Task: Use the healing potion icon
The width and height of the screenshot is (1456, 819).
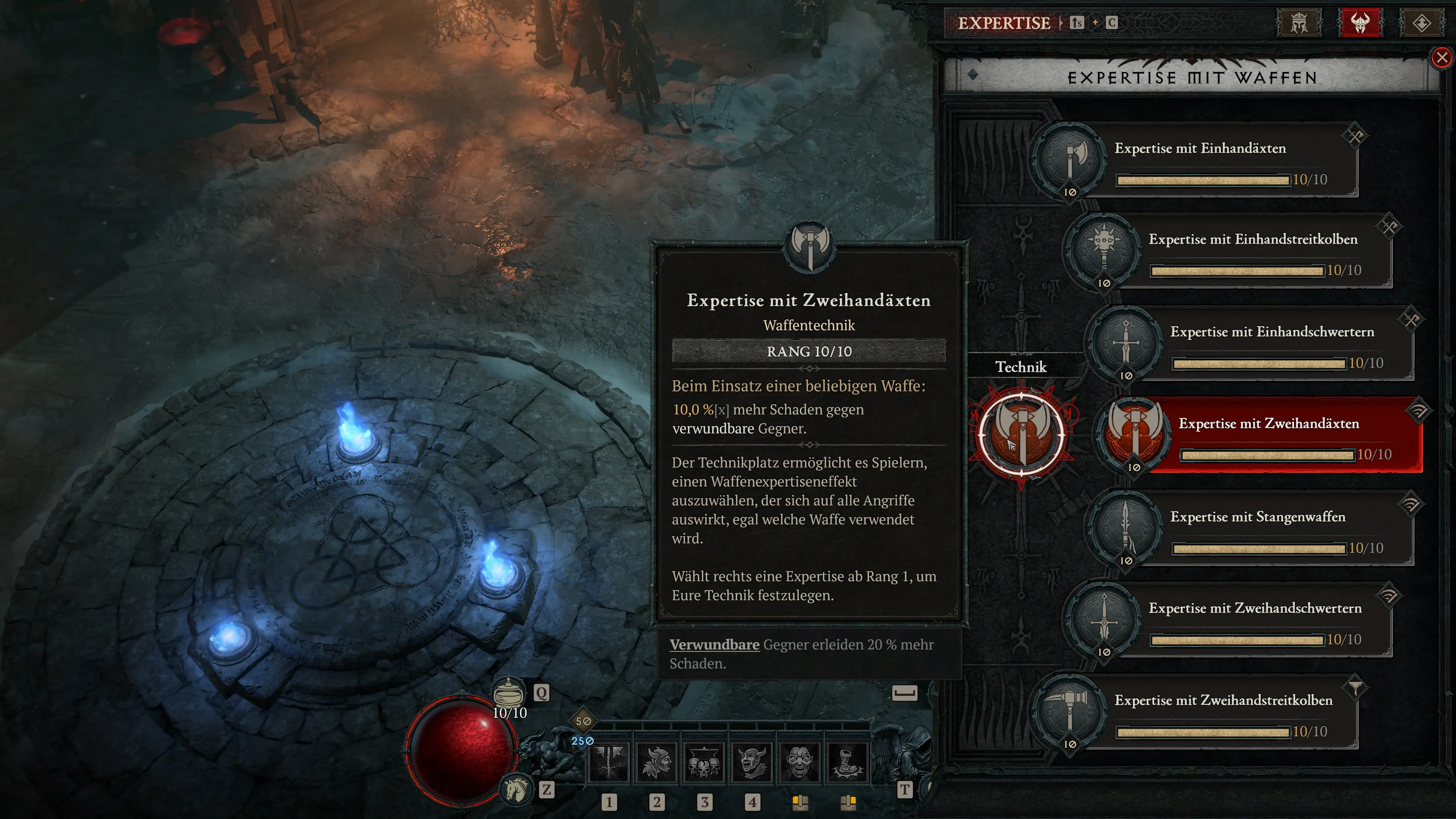Action: [508, 692]
